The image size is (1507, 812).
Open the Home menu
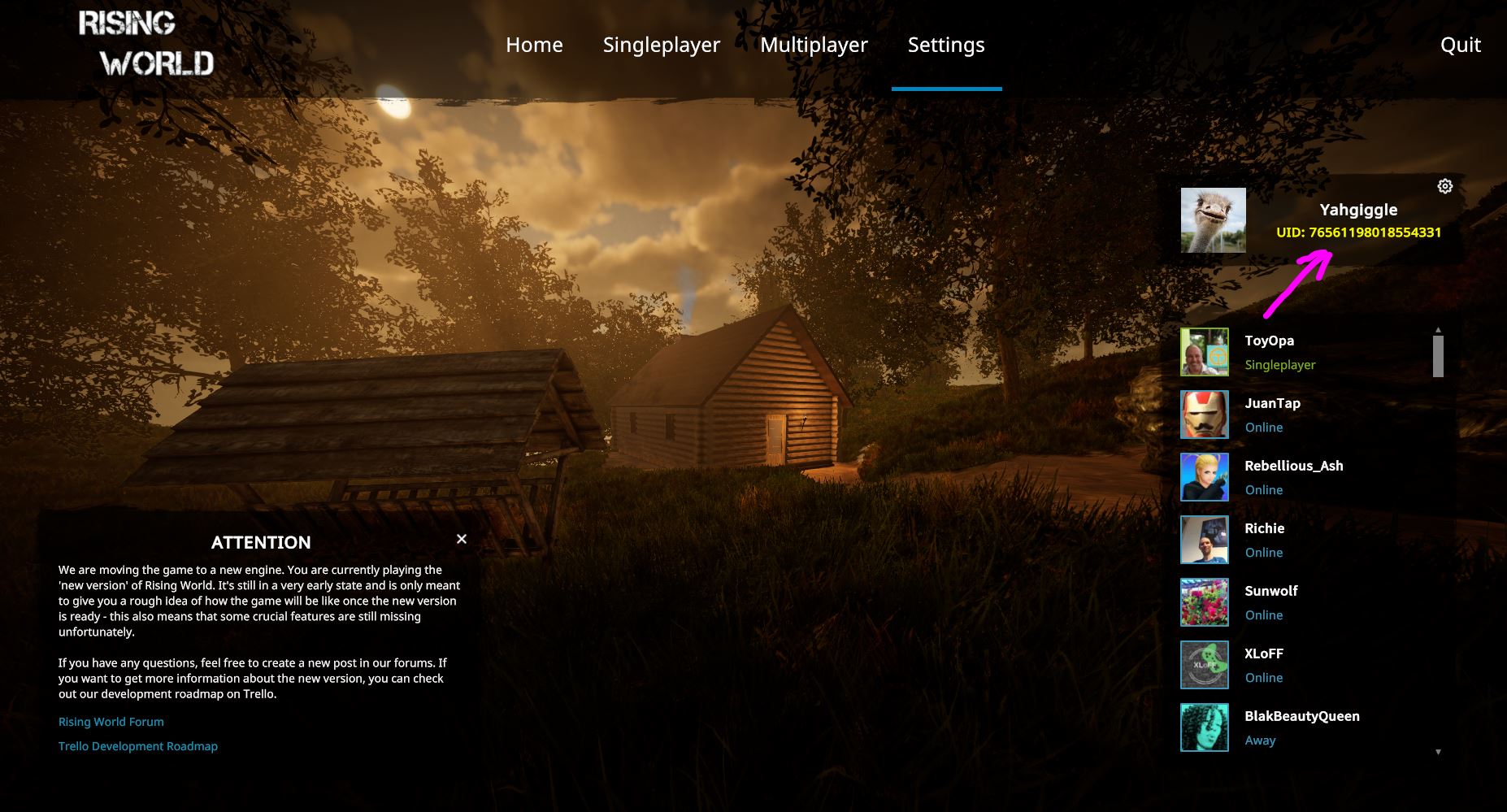(x=534, y=45)
